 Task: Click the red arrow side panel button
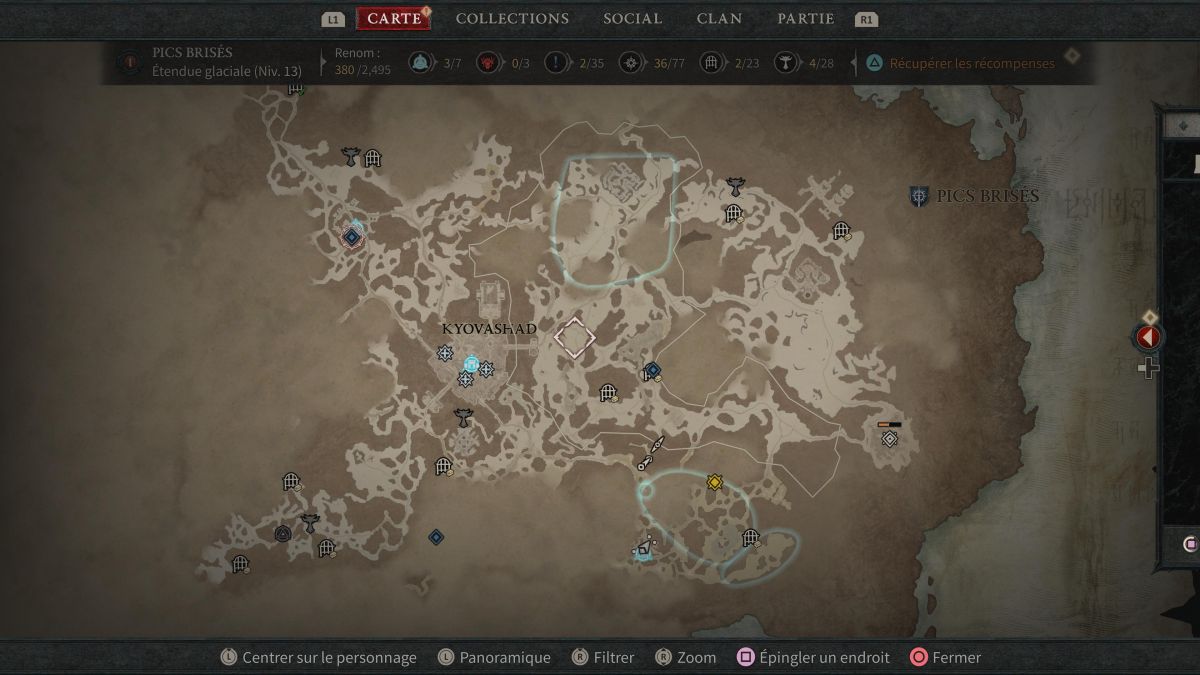(1147, 338)
